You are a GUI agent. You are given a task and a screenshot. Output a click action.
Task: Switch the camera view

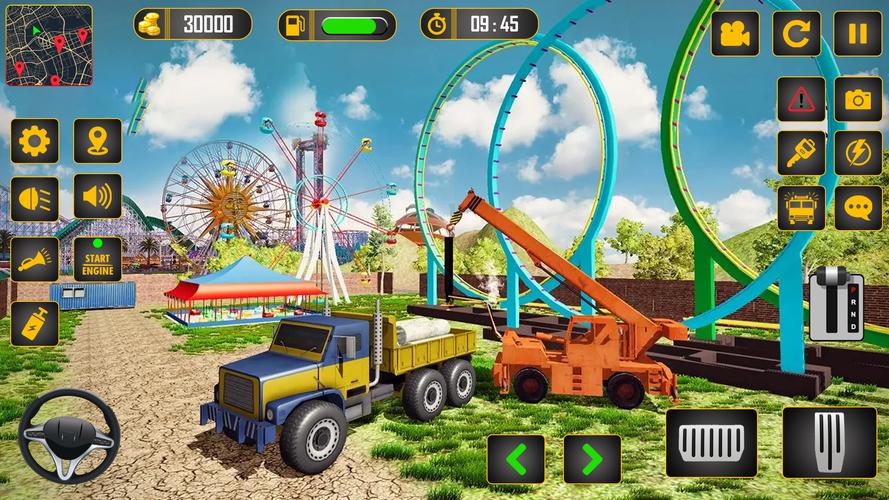click(x=735, y=32)
